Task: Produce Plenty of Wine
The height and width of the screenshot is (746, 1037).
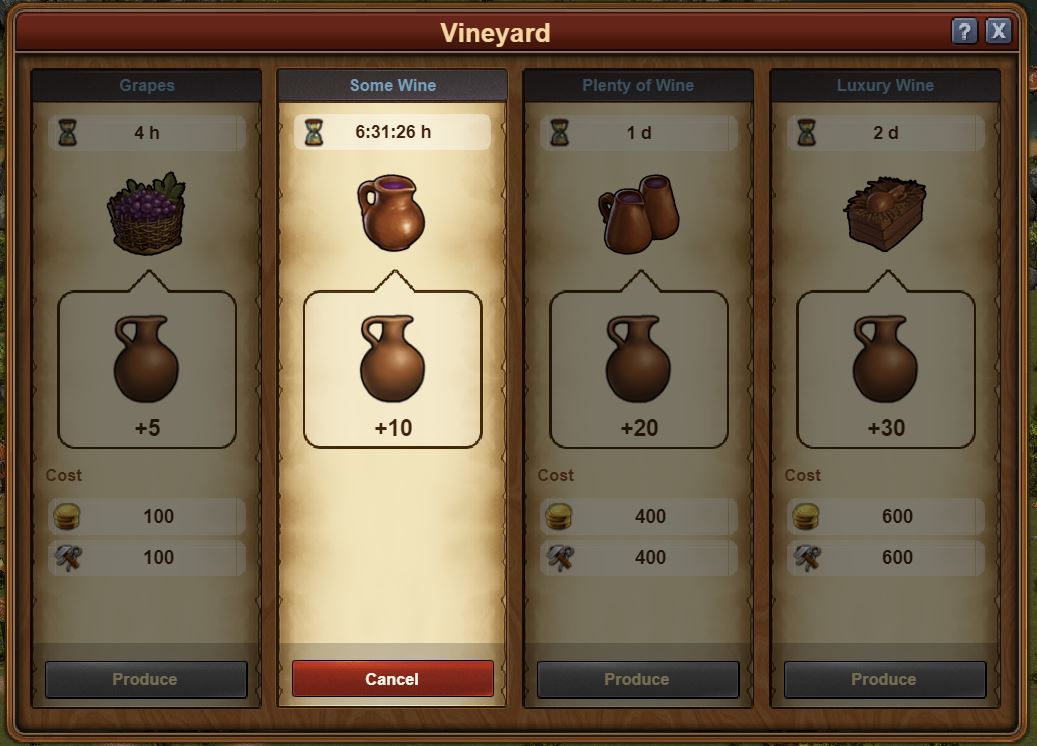Action: tap(637, 679)
